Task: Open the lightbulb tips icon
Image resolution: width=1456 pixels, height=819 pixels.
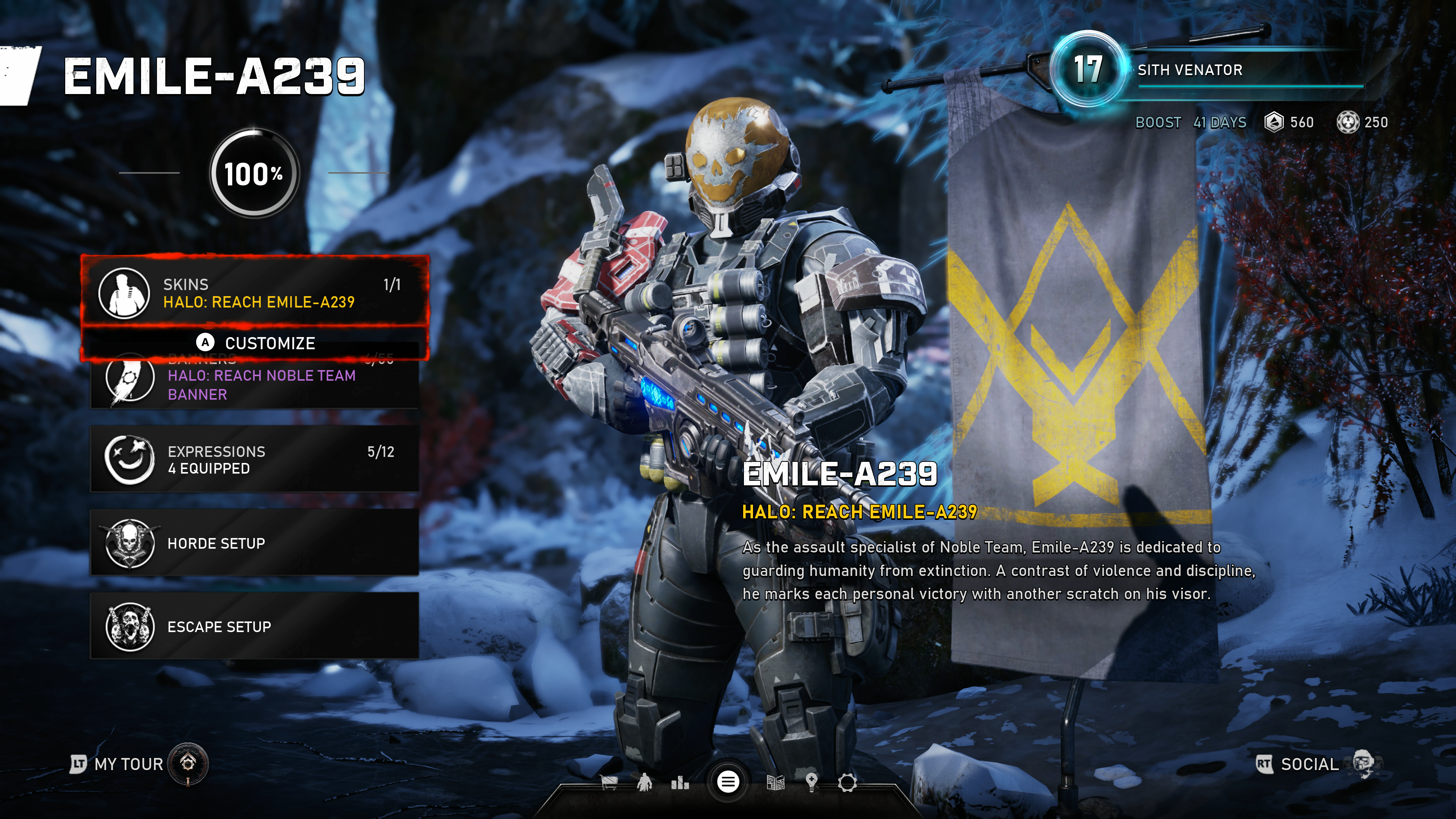Action: (x=812, y=783)
